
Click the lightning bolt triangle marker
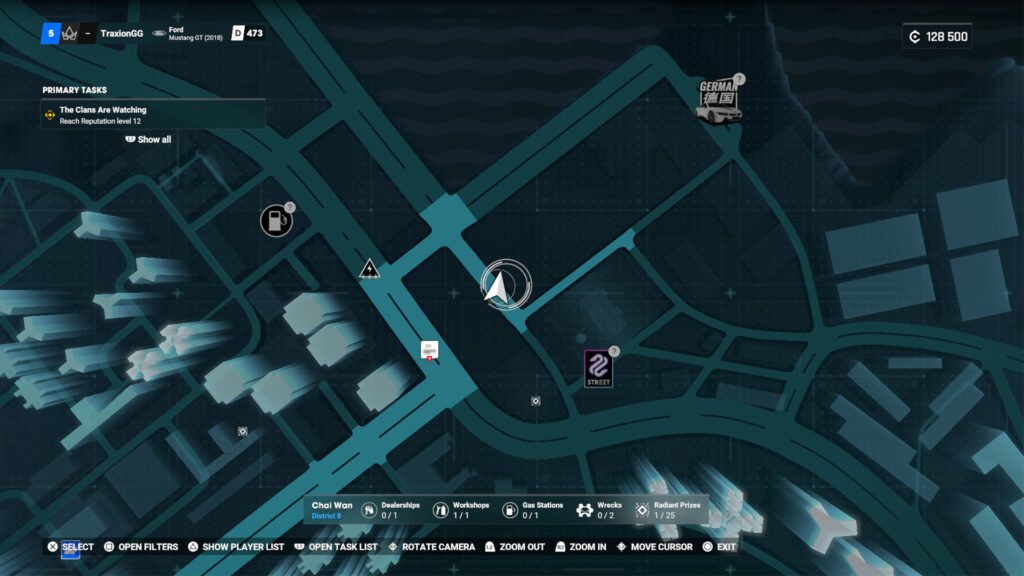(x=370, y=268)
